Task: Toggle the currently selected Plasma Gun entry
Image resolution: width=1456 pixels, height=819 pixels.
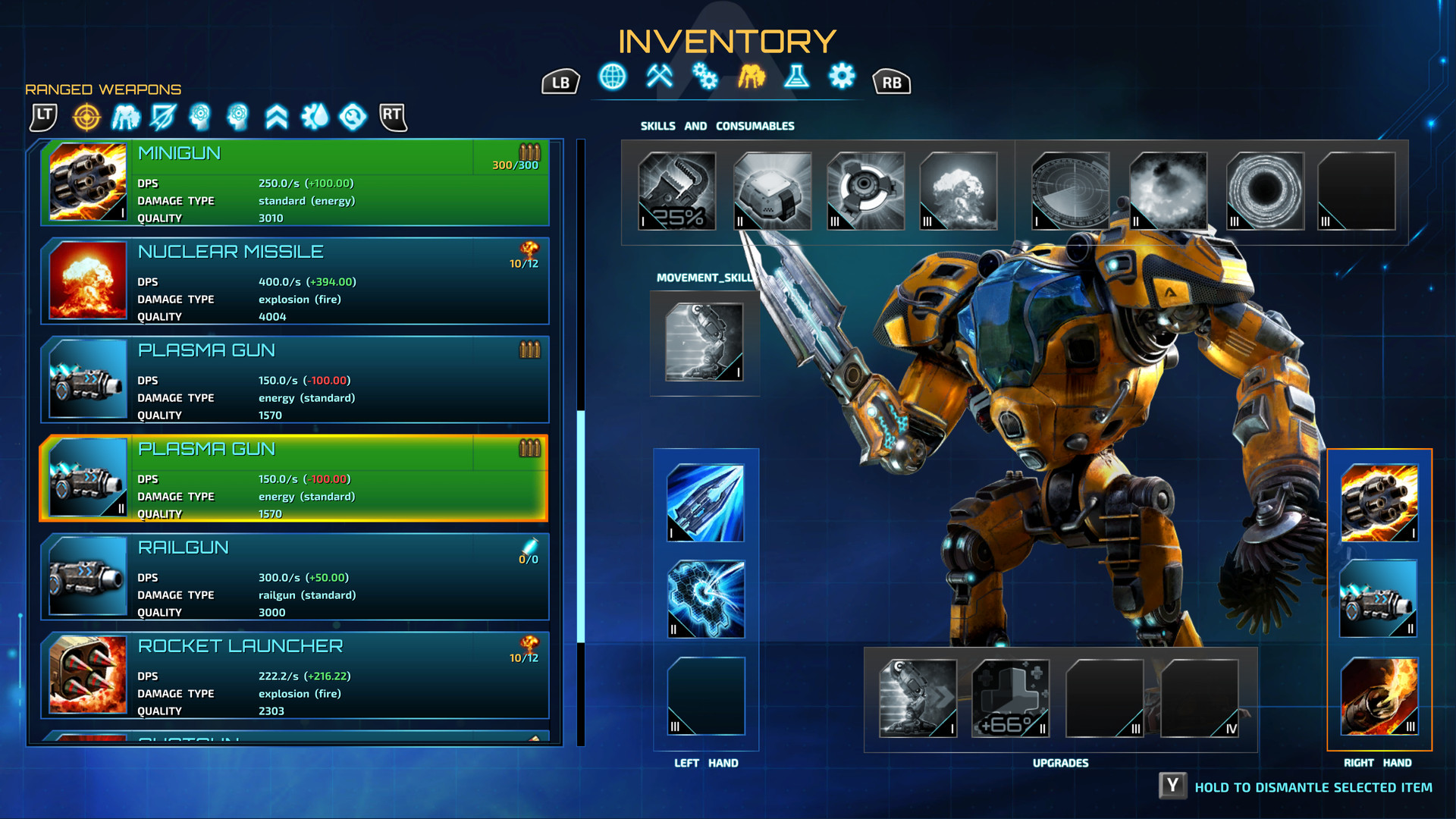Action: tap(296, 479)
